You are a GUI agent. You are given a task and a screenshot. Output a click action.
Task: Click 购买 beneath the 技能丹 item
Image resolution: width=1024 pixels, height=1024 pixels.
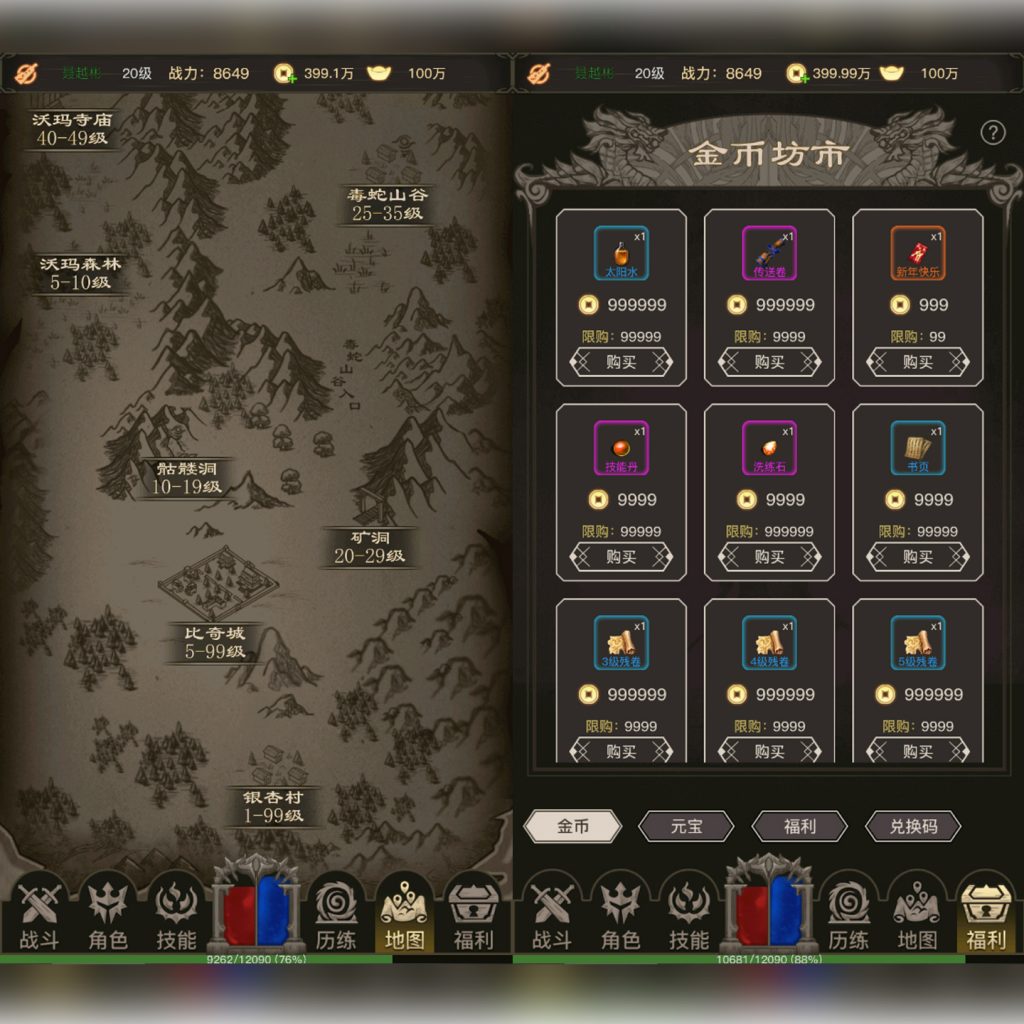(621, 557)
